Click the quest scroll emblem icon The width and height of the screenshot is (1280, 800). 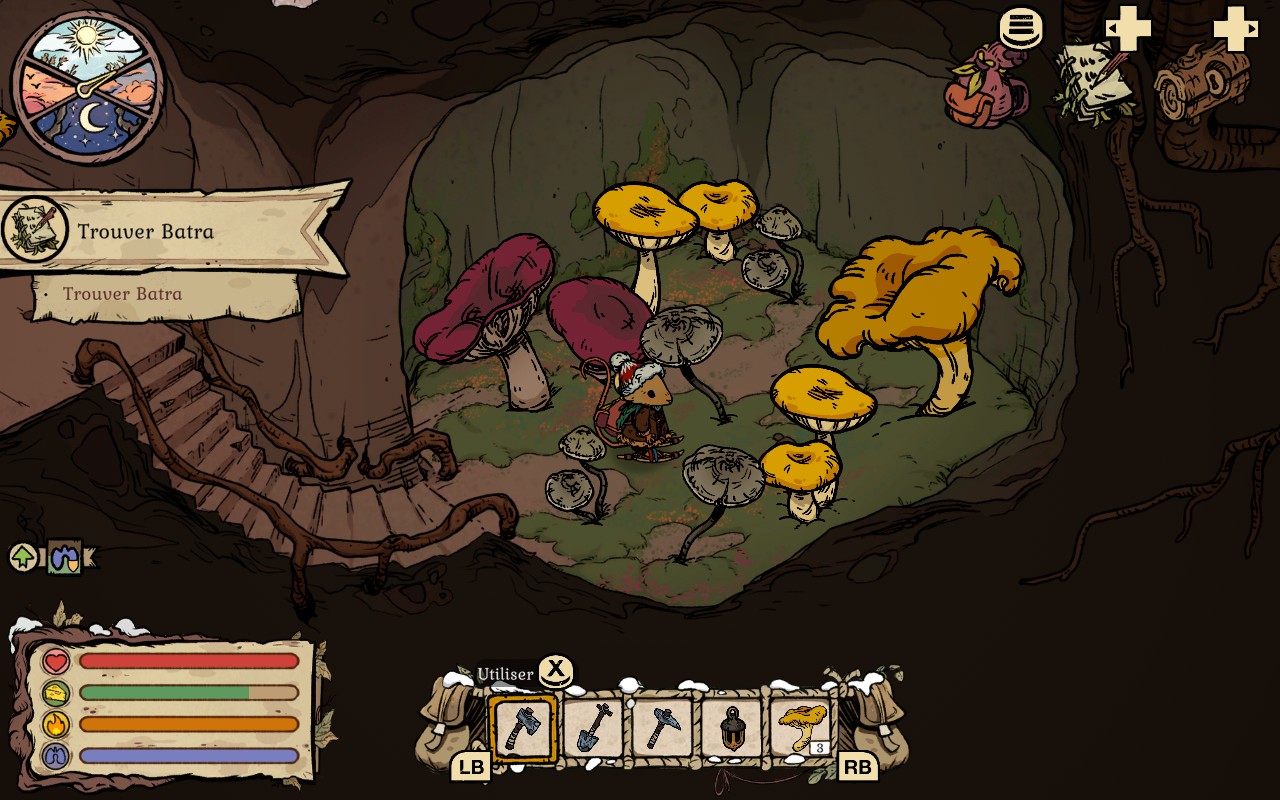coord(35,230)
